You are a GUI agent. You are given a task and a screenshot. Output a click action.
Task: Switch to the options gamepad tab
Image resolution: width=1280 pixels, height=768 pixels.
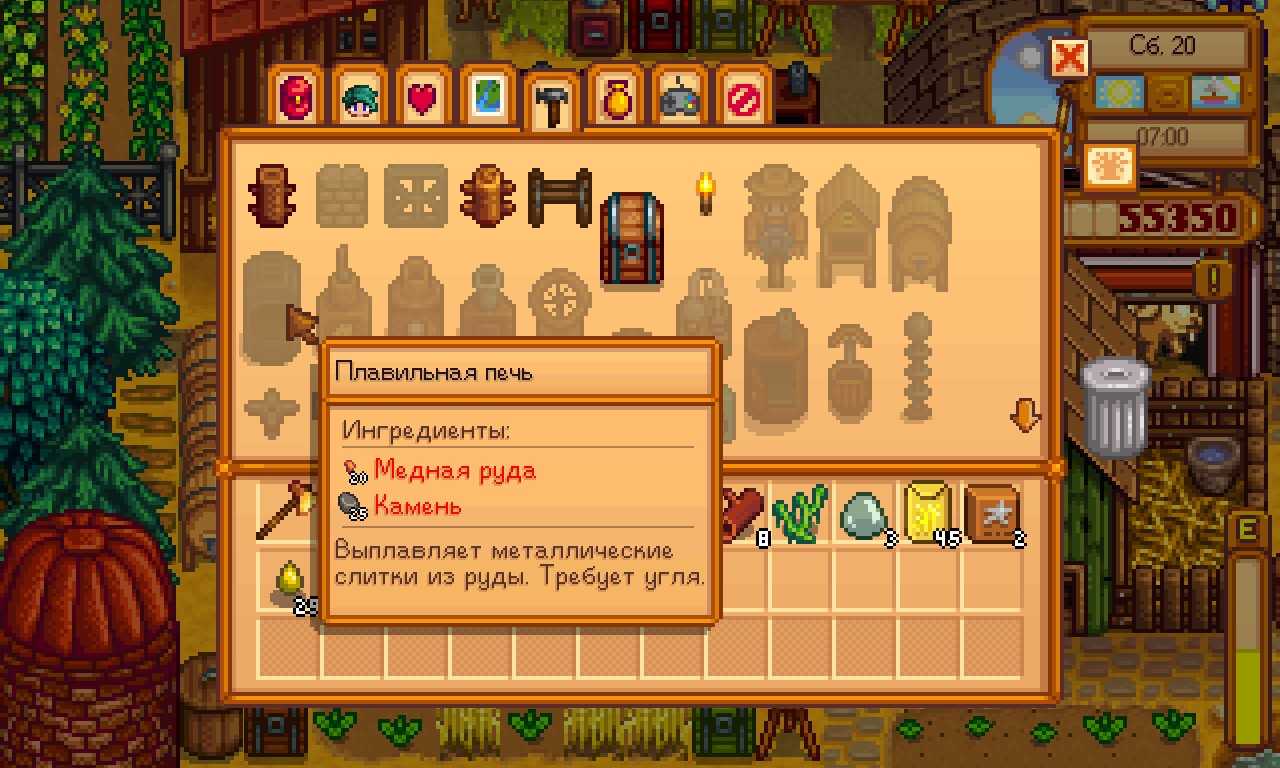click(677, 99)
